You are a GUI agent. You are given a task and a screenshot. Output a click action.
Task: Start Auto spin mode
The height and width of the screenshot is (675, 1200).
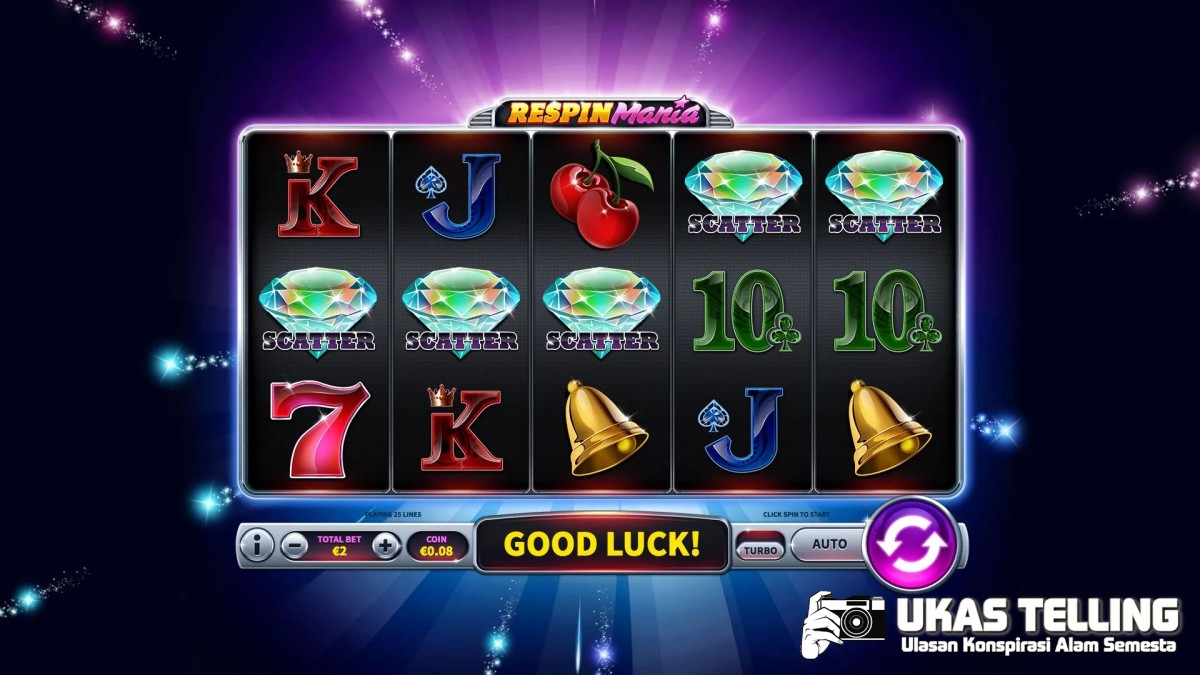tap(829, 545)
